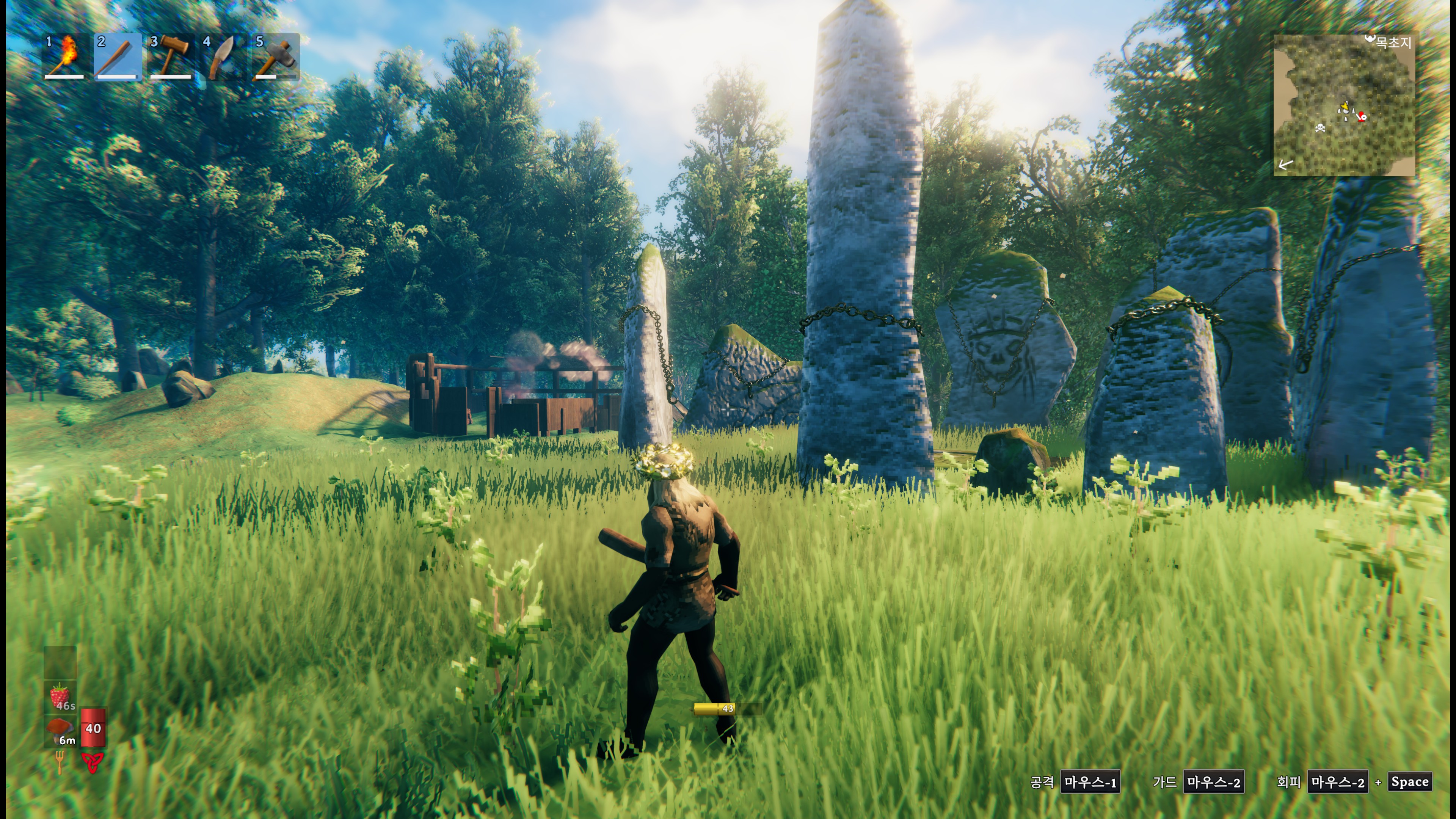Click the mushroom food buff icon
Image resolution: width=1456 pixels, height=819 pixels.
pyautogui.click(x=61, y=731)
